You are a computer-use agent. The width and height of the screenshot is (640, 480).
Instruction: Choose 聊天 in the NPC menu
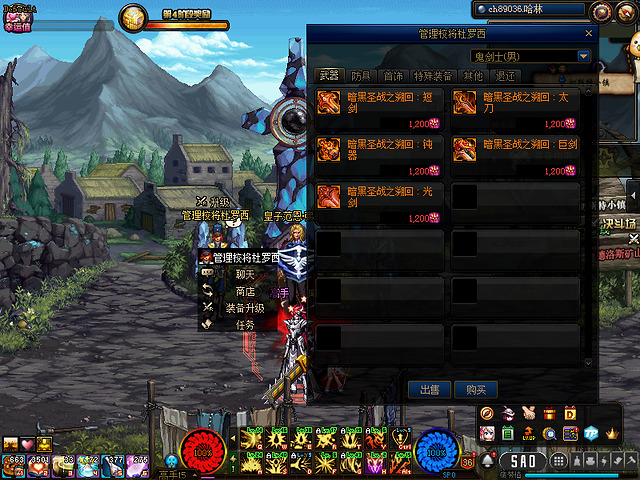tap(245, 274)
